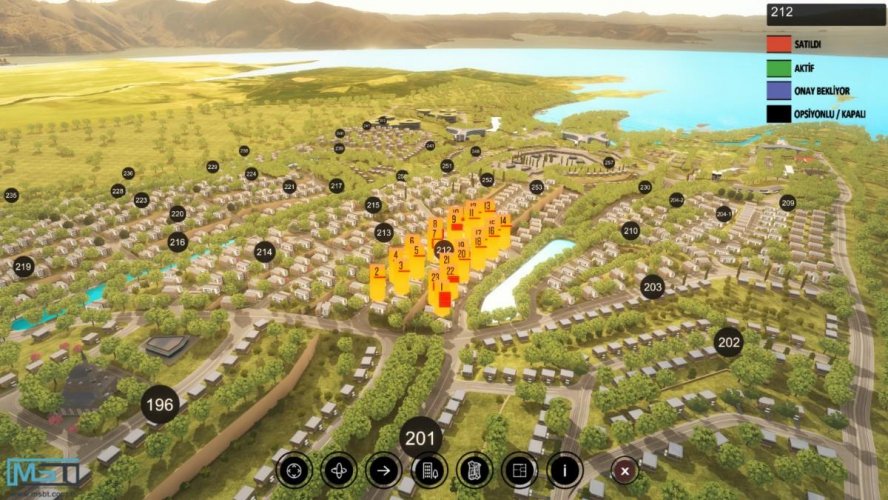Select parcel marker 219
Image resolution: width=888 pixels, height=500 pixels.
click(x=23, y=267)
